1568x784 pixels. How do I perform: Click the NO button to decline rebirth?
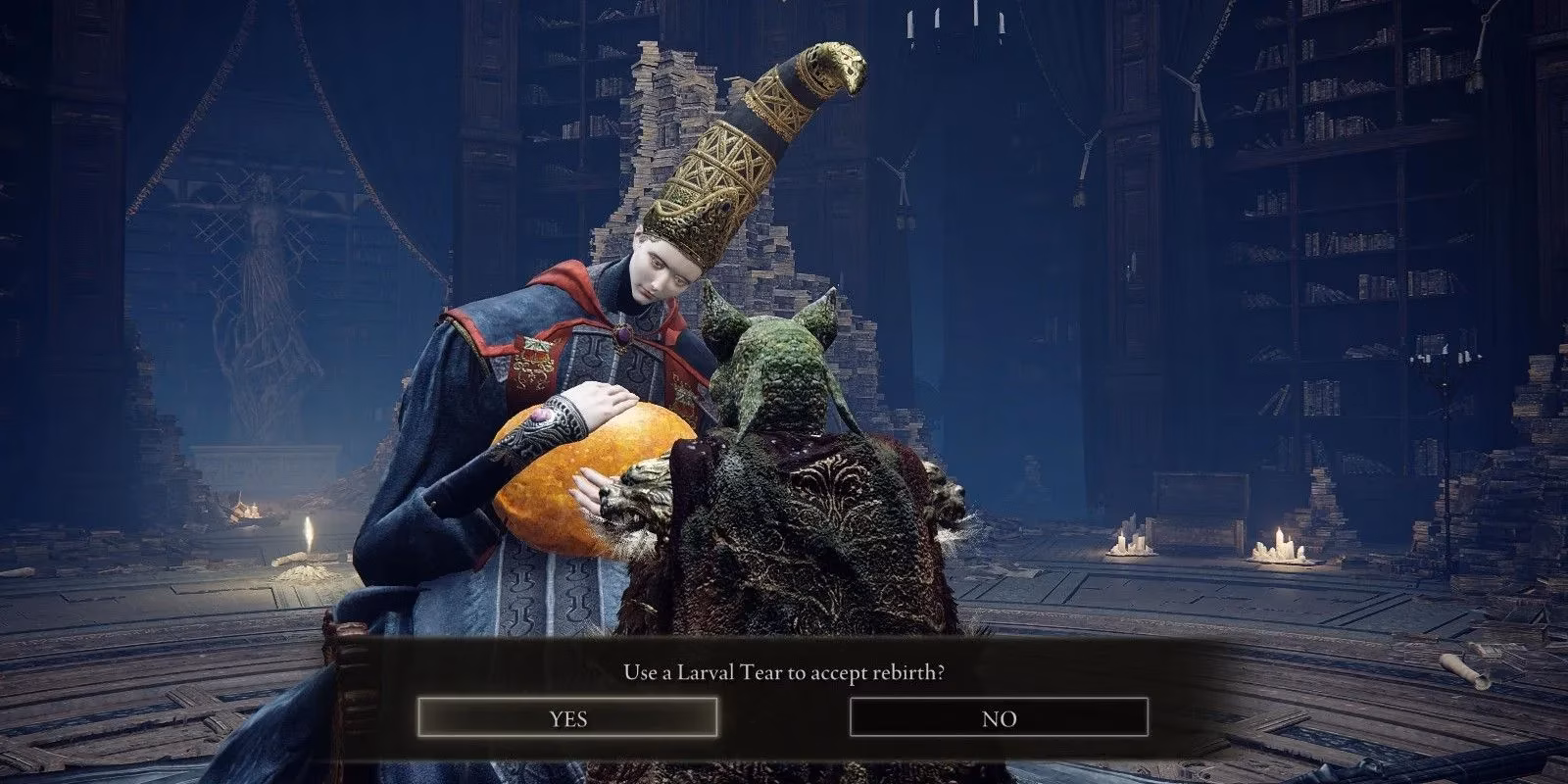(998, 717)
